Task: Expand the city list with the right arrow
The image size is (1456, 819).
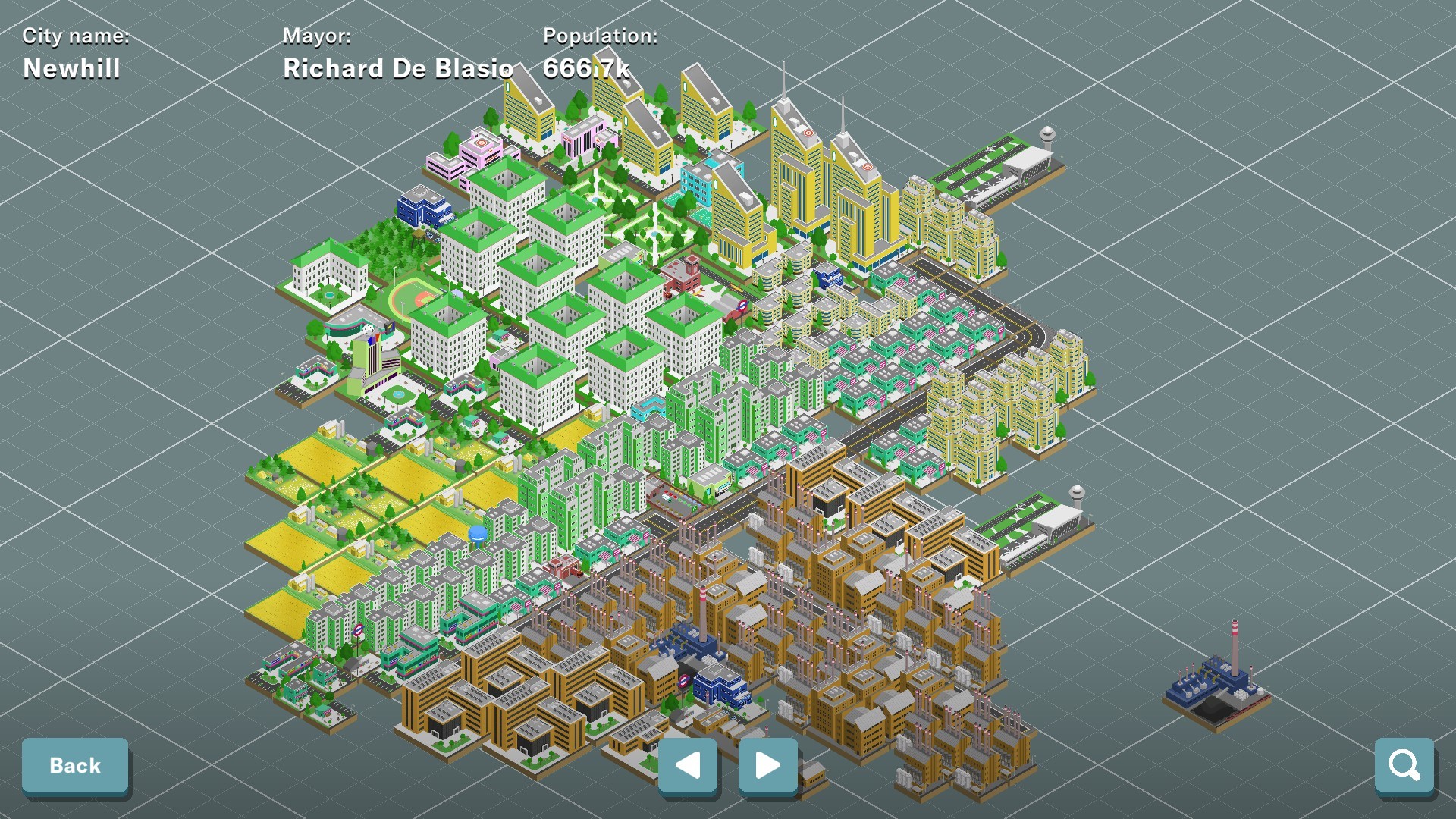Action: [767, 766]
